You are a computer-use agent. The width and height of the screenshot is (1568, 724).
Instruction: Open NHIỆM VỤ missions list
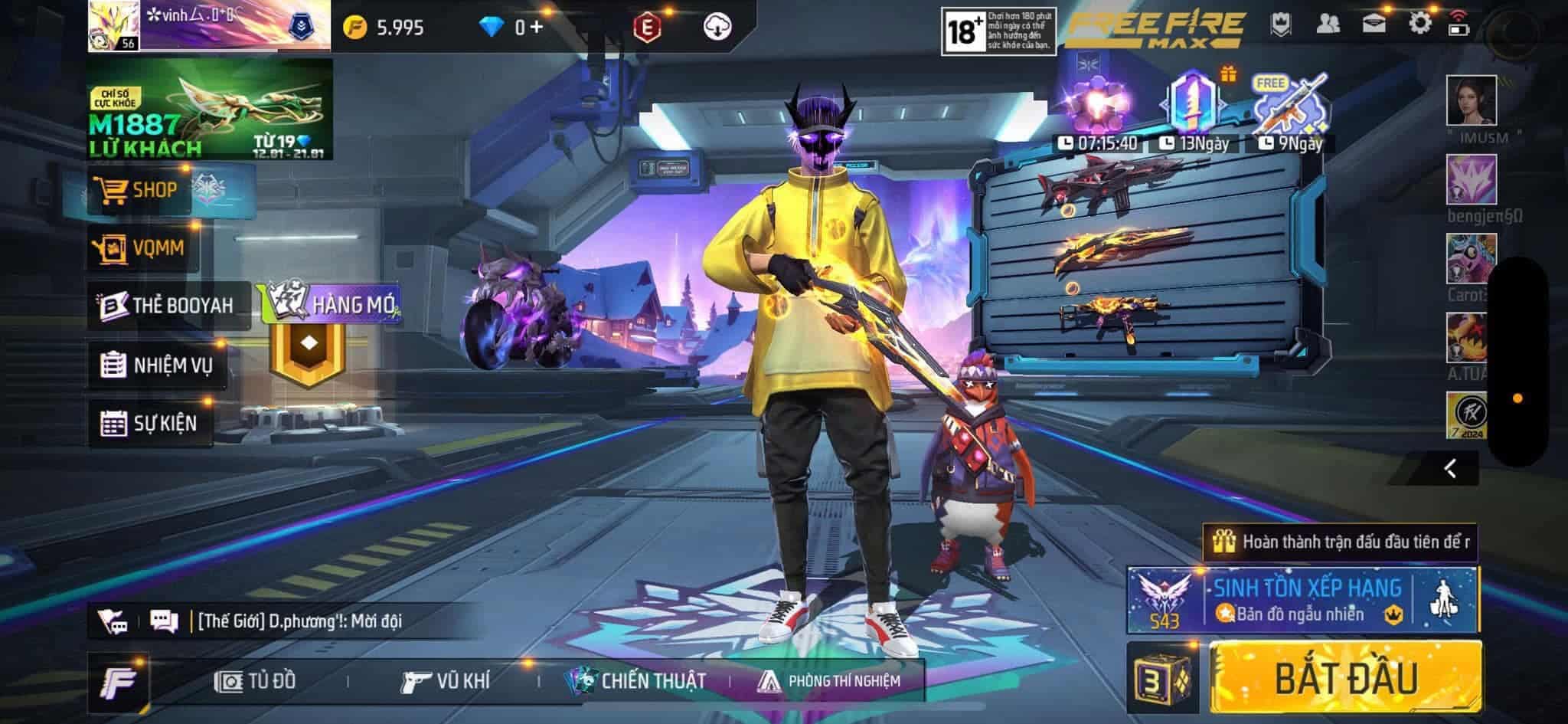(158, 365)
